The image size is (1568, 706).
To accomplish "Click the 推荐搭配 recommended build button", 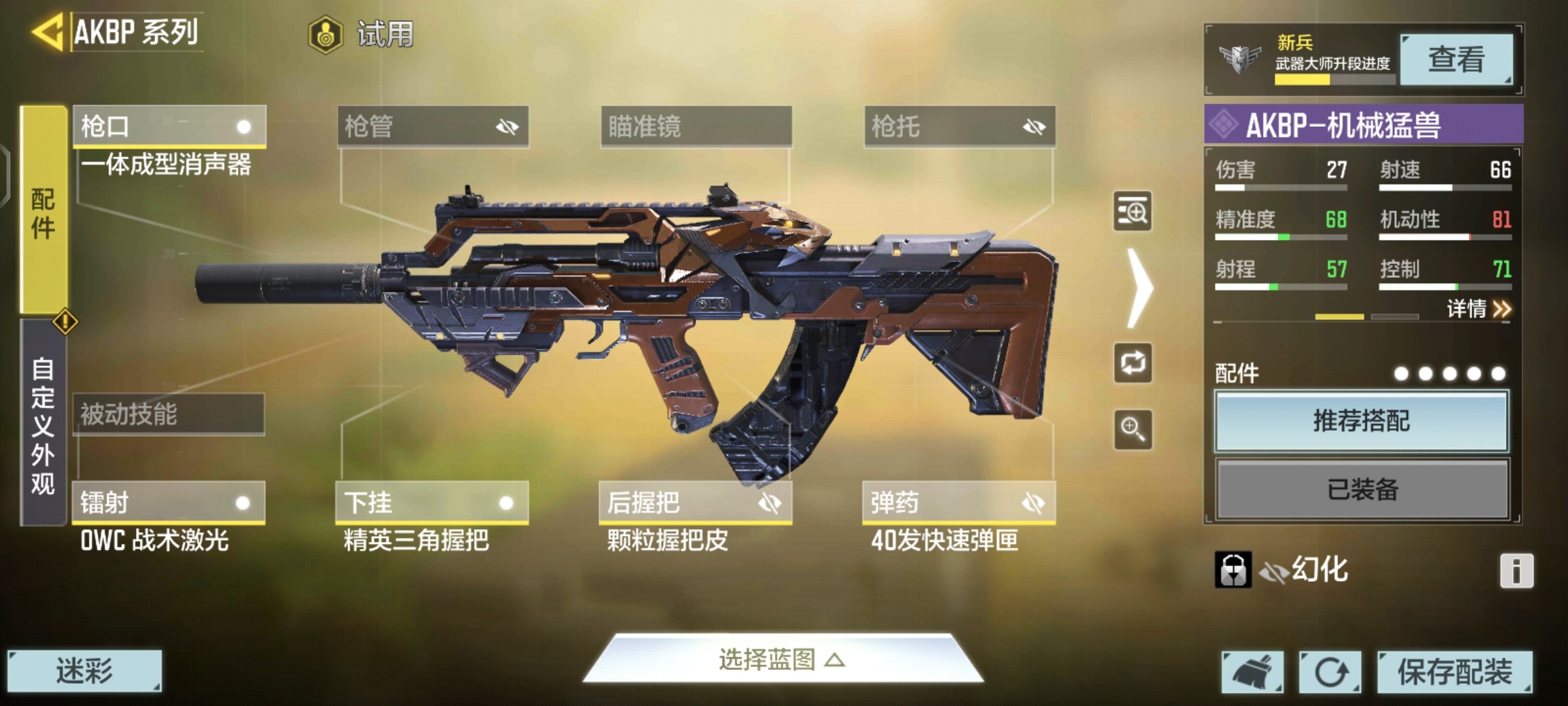I will pyautogui.click(x=1362, y=421).
